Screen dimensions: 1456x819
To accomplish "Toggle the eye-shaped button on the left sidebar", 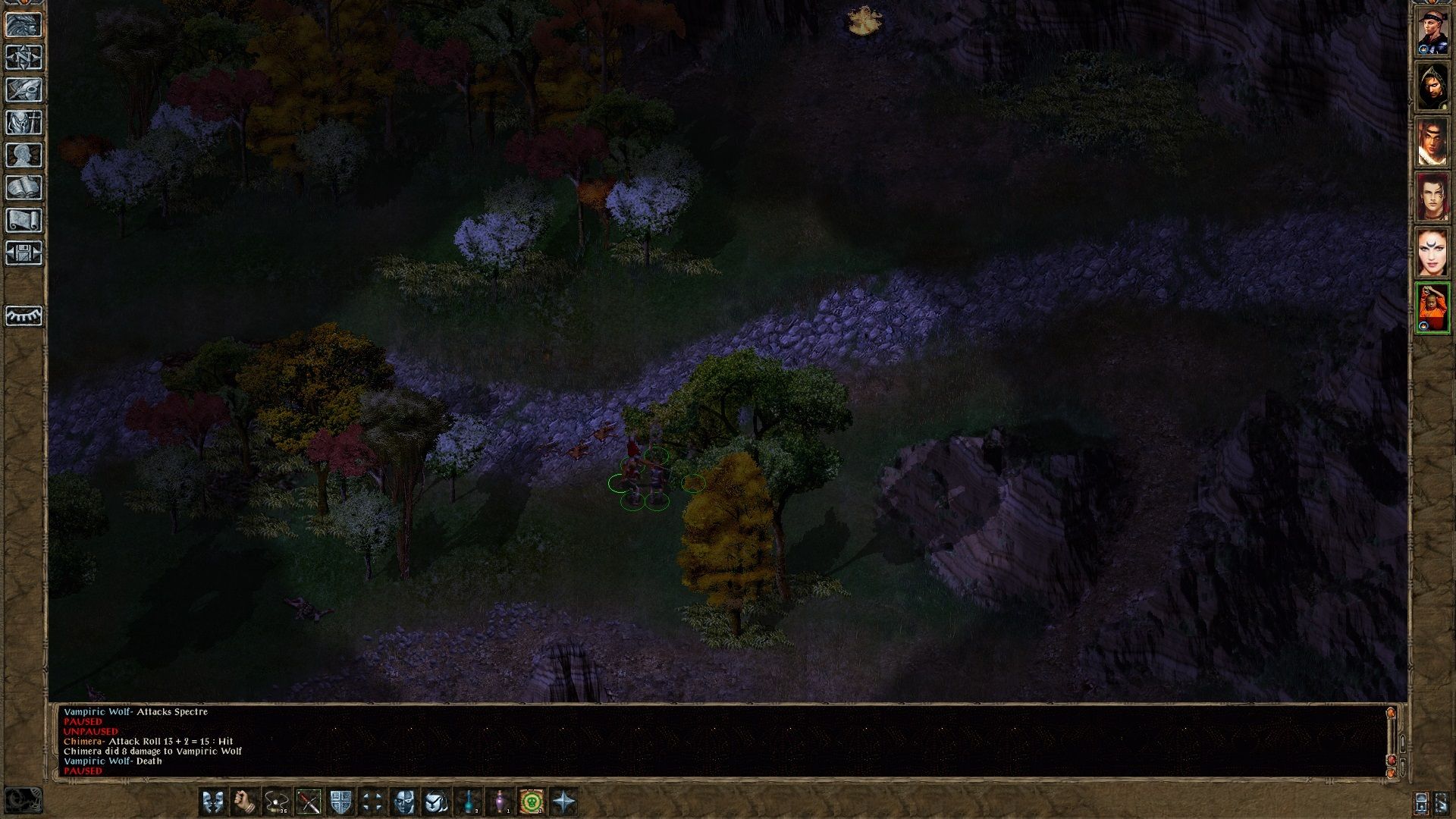I will [x=24, y=315].
